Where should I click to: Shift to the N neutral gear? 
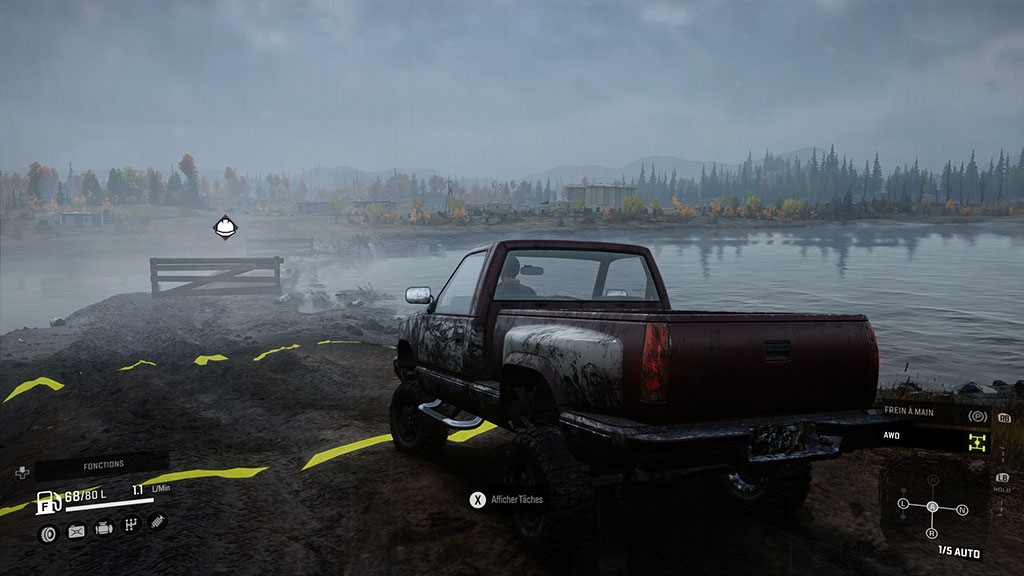(x=962, y=510)
